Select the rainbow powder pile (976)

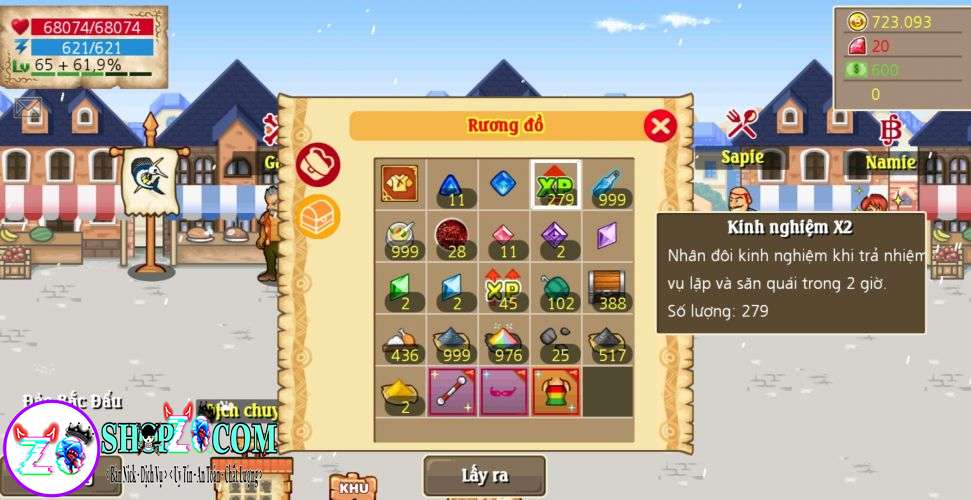(504, 341)
